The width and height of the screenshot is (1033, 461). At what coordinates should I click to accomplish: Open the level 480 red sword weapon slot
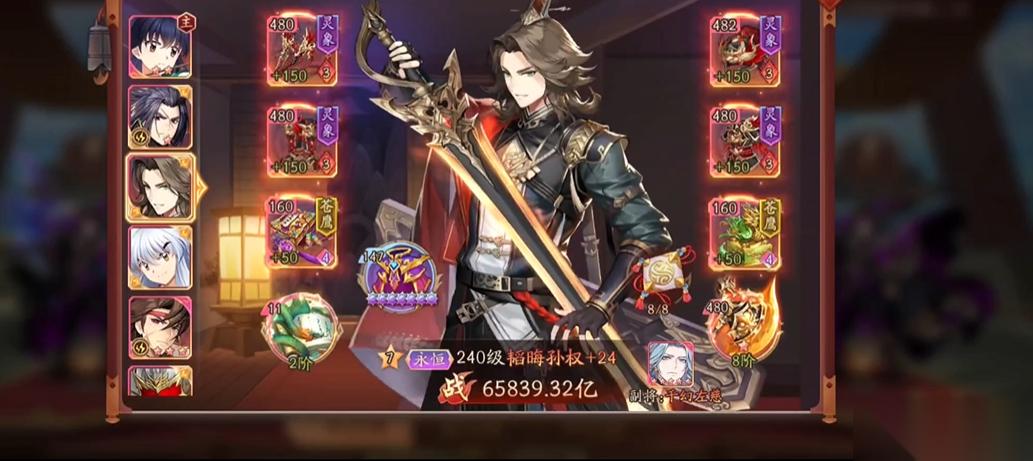301,50
